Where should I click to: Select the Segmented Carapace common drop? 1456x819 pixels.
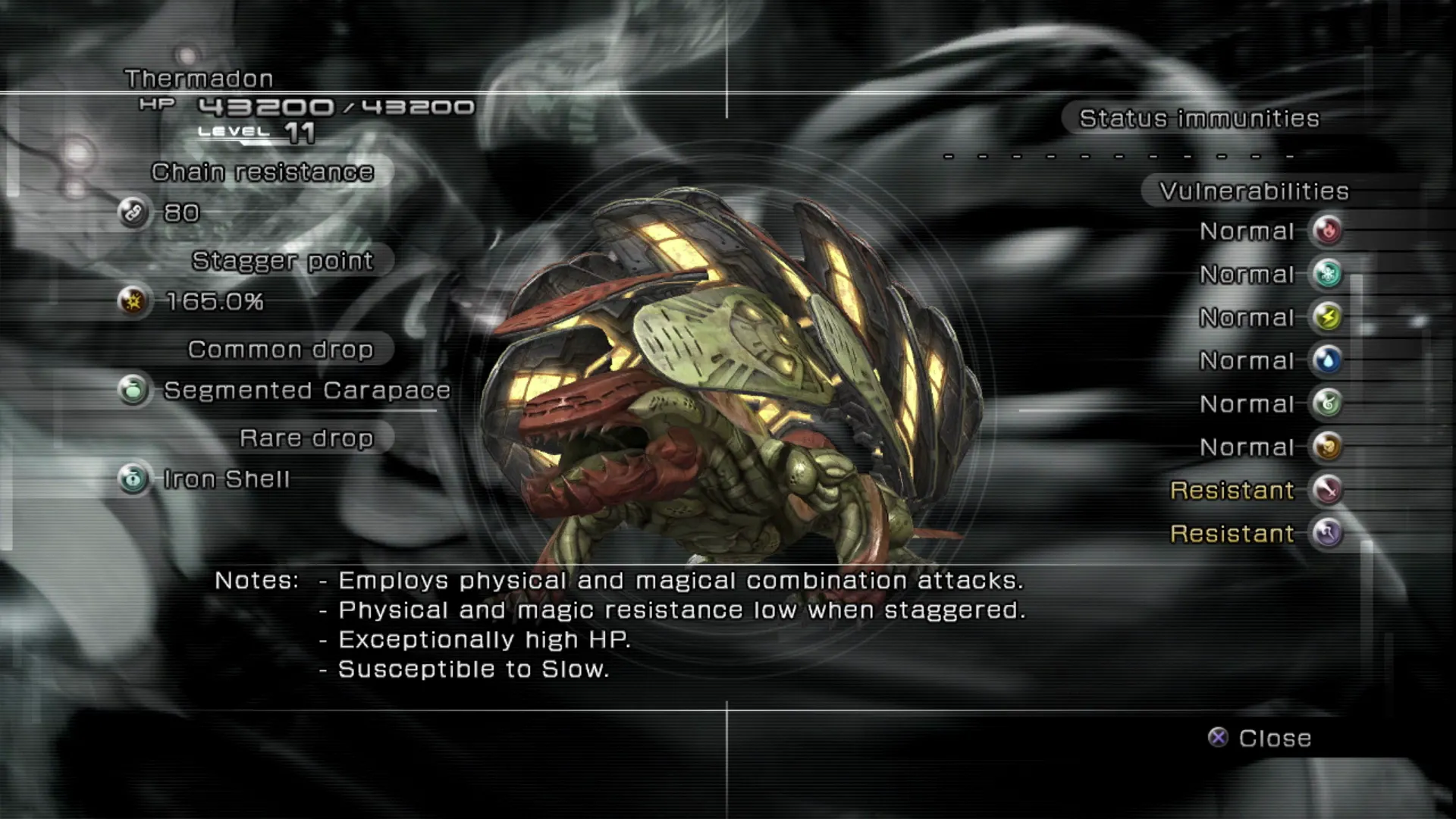306,391
